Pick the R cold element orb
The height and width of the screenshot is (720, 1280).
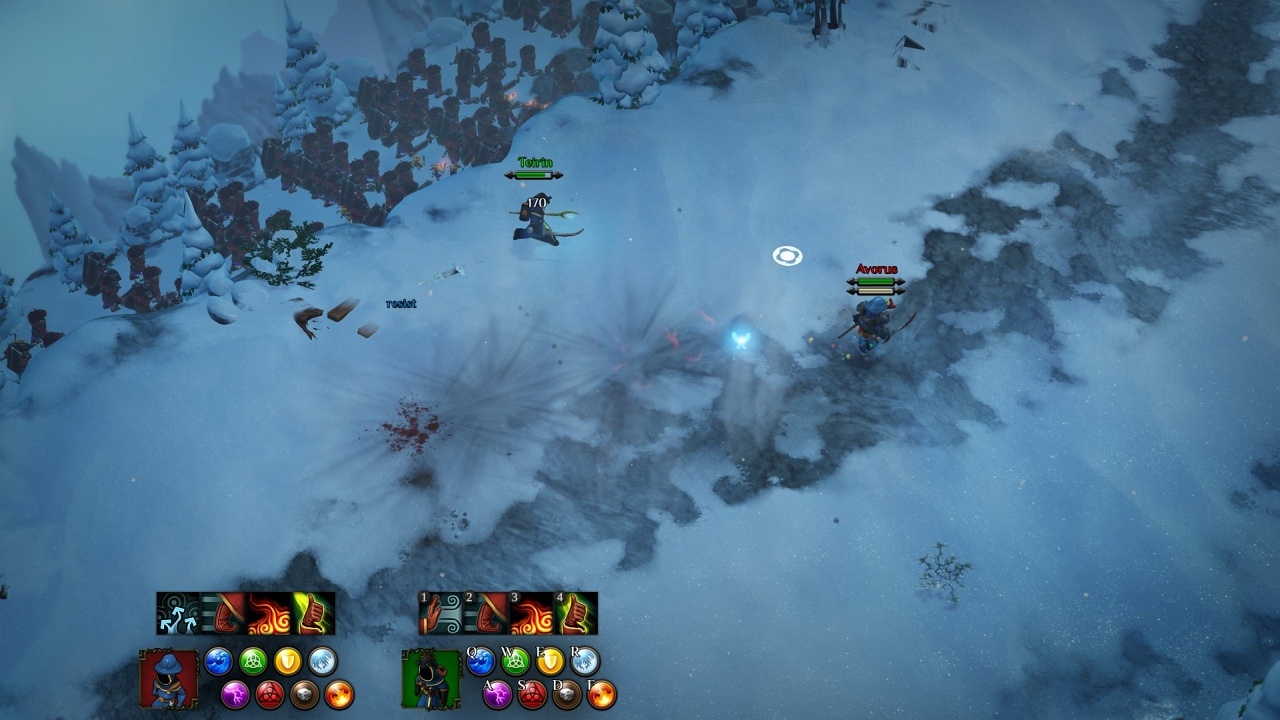click(x=584, y=661)
